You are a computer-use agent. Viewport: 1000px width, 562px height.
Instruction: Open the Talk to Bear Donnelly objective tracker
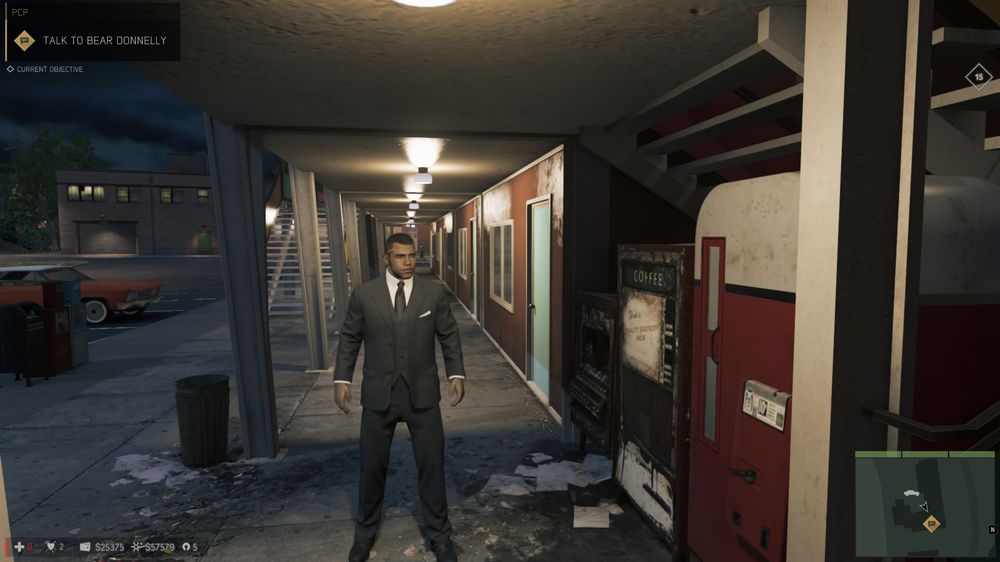[x=90, y=40]
